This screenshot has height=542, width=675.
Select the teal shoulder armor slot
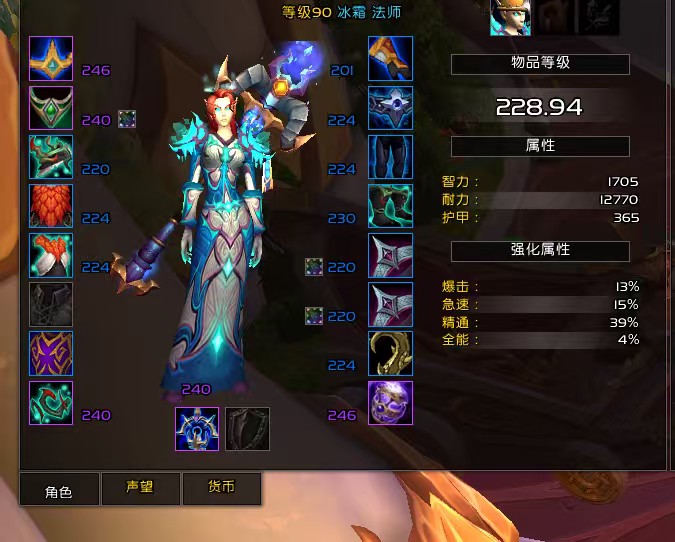pos(51,157)
